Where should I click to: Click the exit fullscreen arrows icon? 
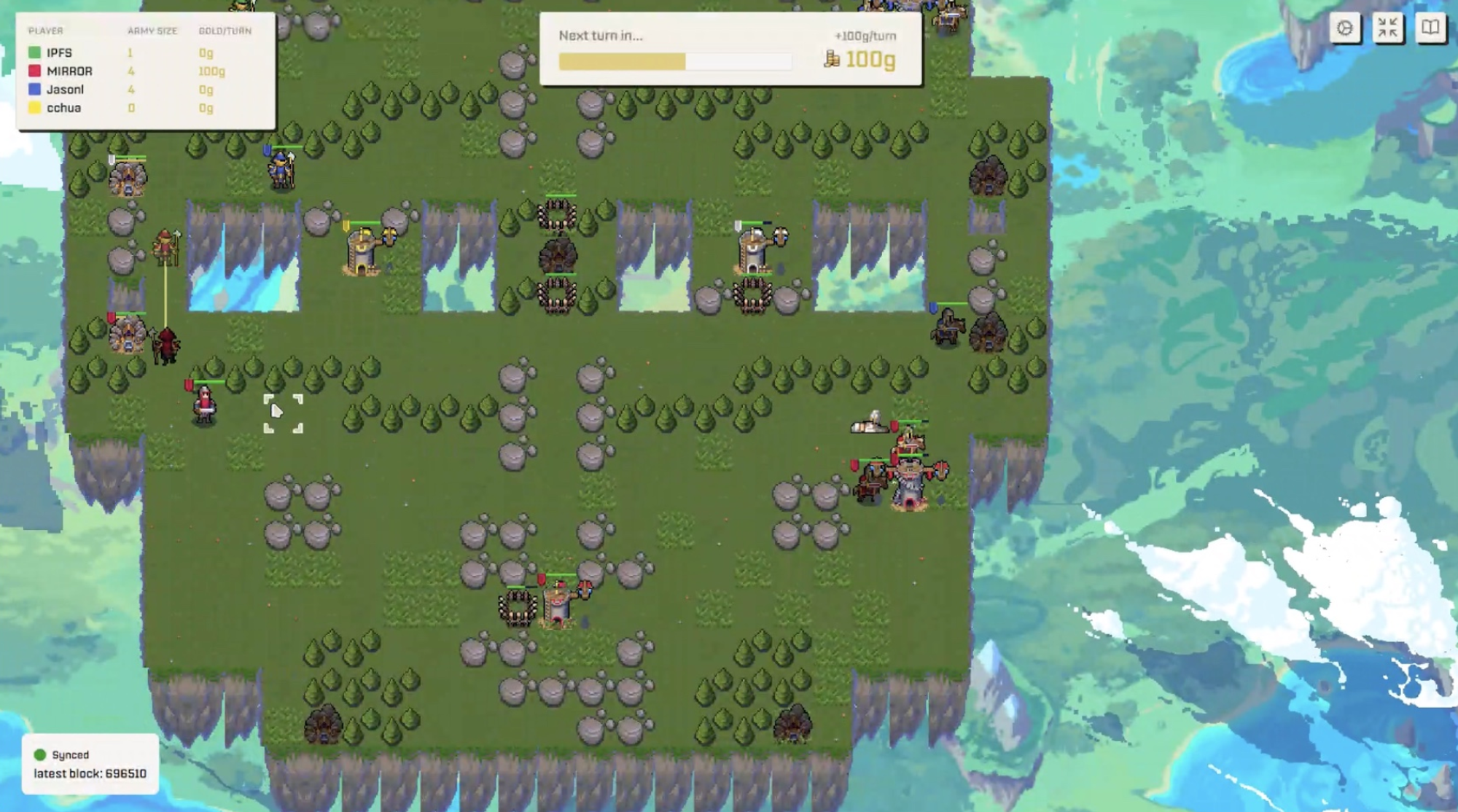point(1387,28)
